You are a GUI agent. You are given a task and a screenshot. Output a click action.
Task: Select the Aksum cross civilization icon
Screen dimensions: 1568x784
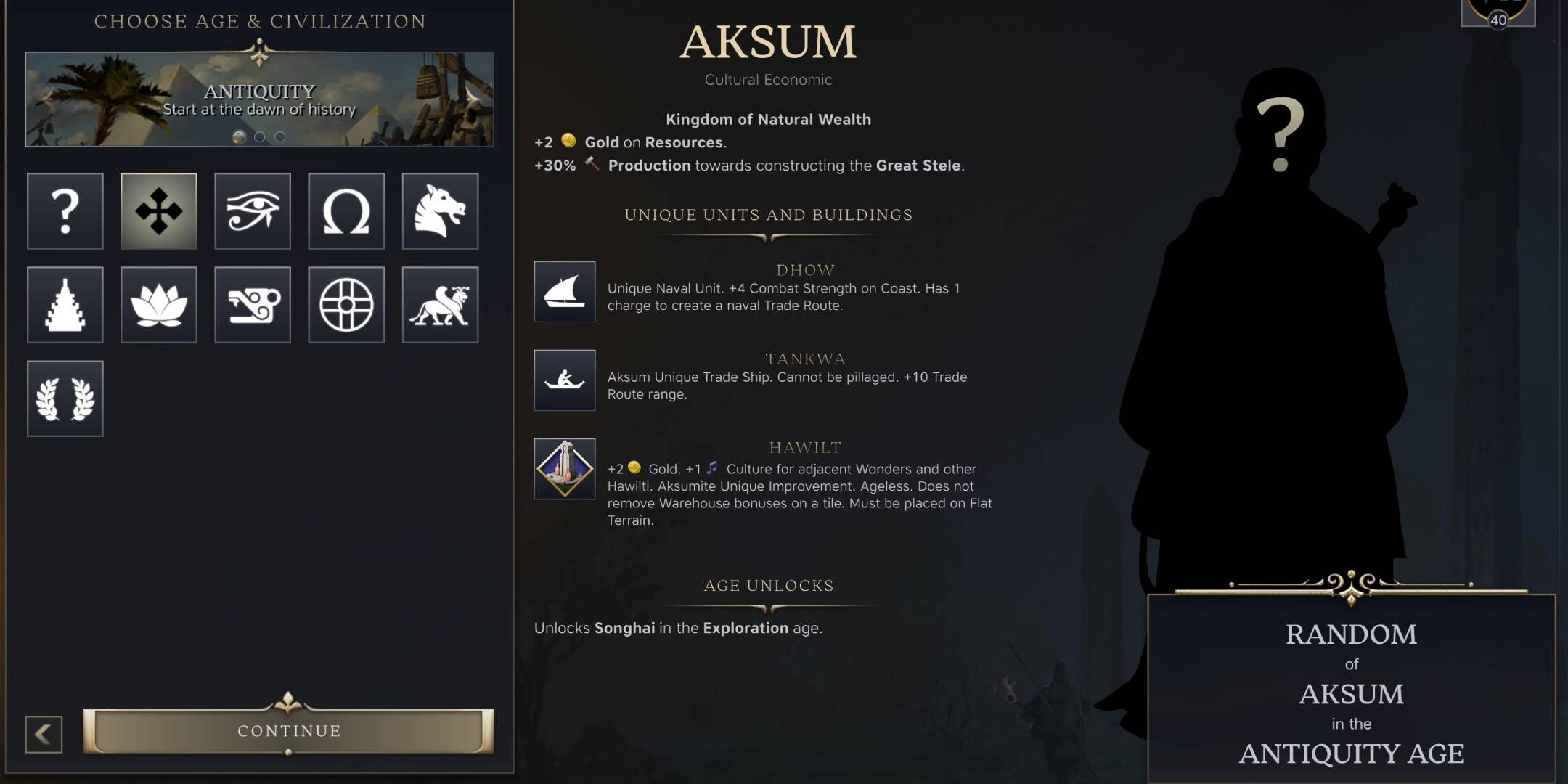coord(158,211)
